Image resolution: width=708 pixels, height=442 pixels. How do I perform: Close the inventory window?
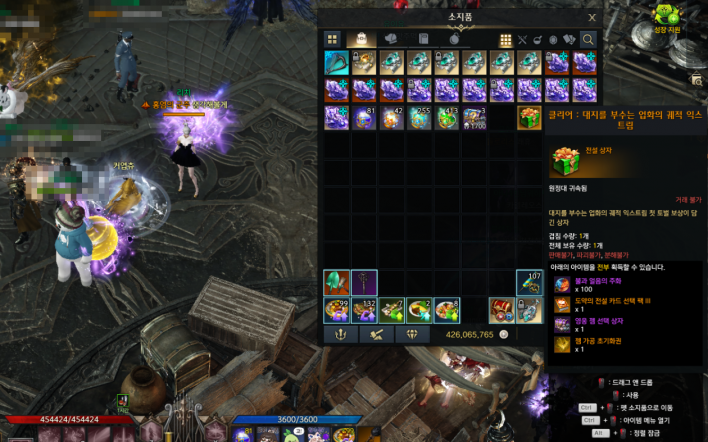pos(592,17)
